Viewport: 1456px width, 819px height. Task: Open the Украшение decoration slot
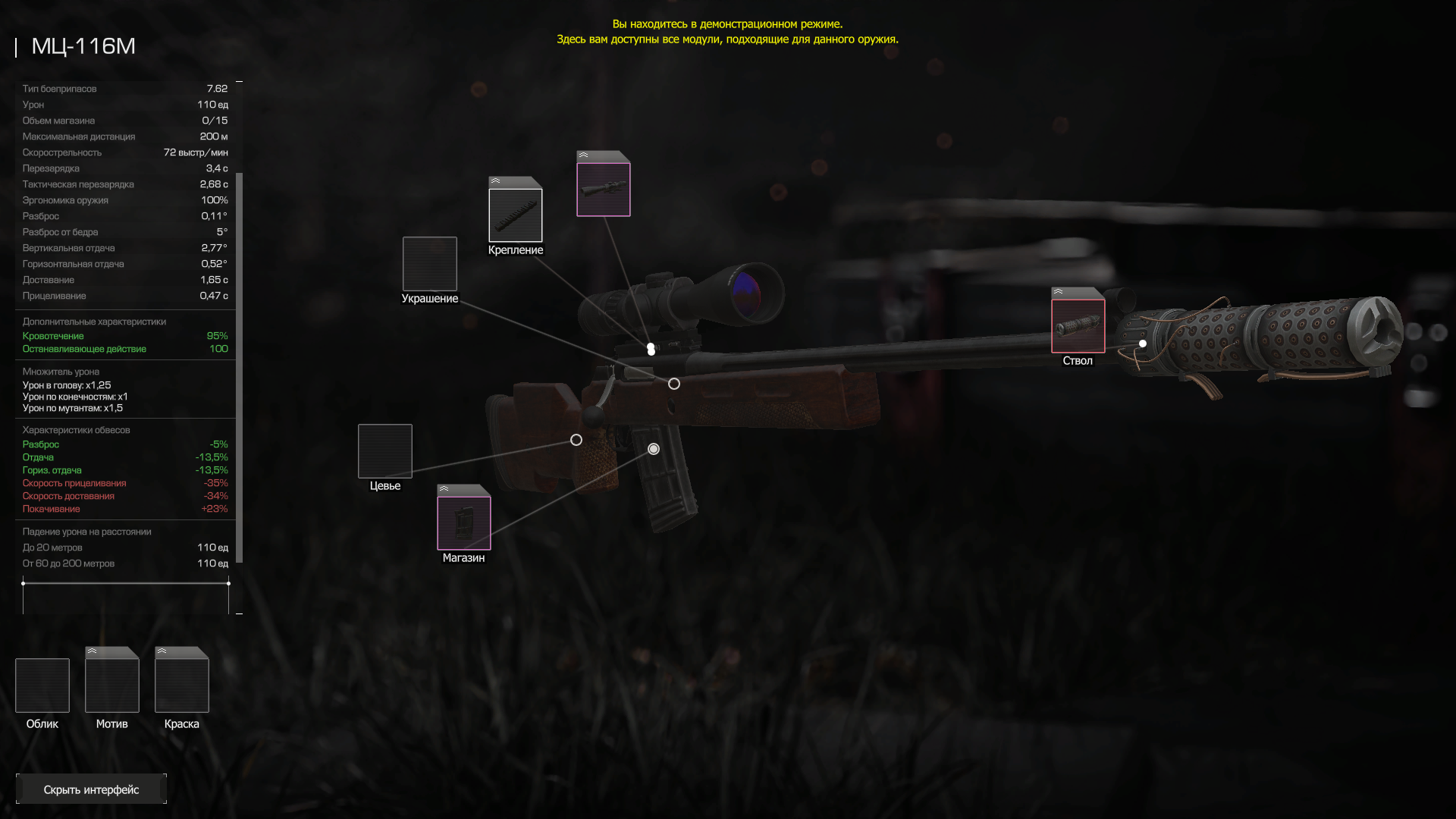430,264
